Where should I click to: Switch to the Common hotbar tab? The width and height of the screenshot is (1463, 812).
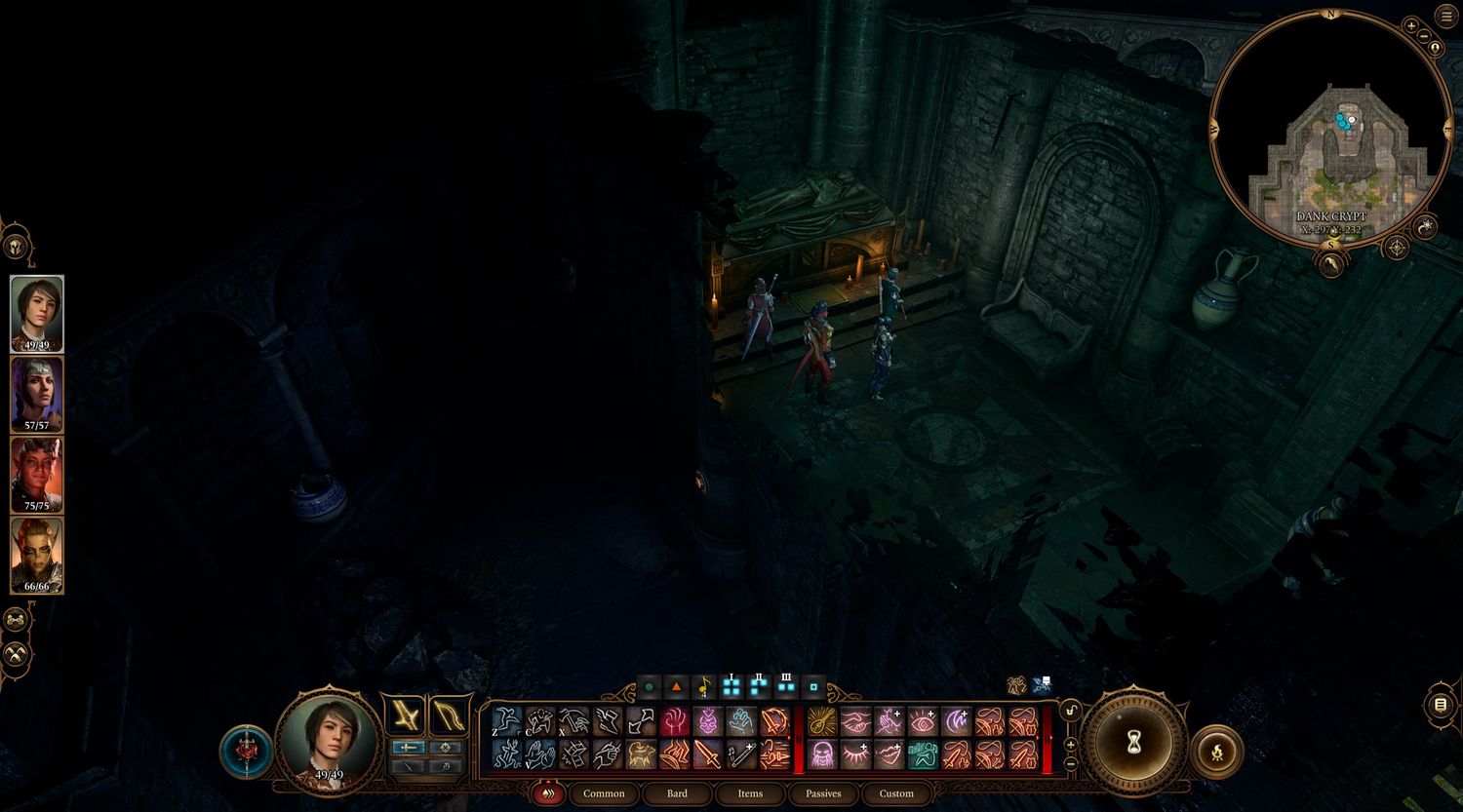[x=604, y=793]
